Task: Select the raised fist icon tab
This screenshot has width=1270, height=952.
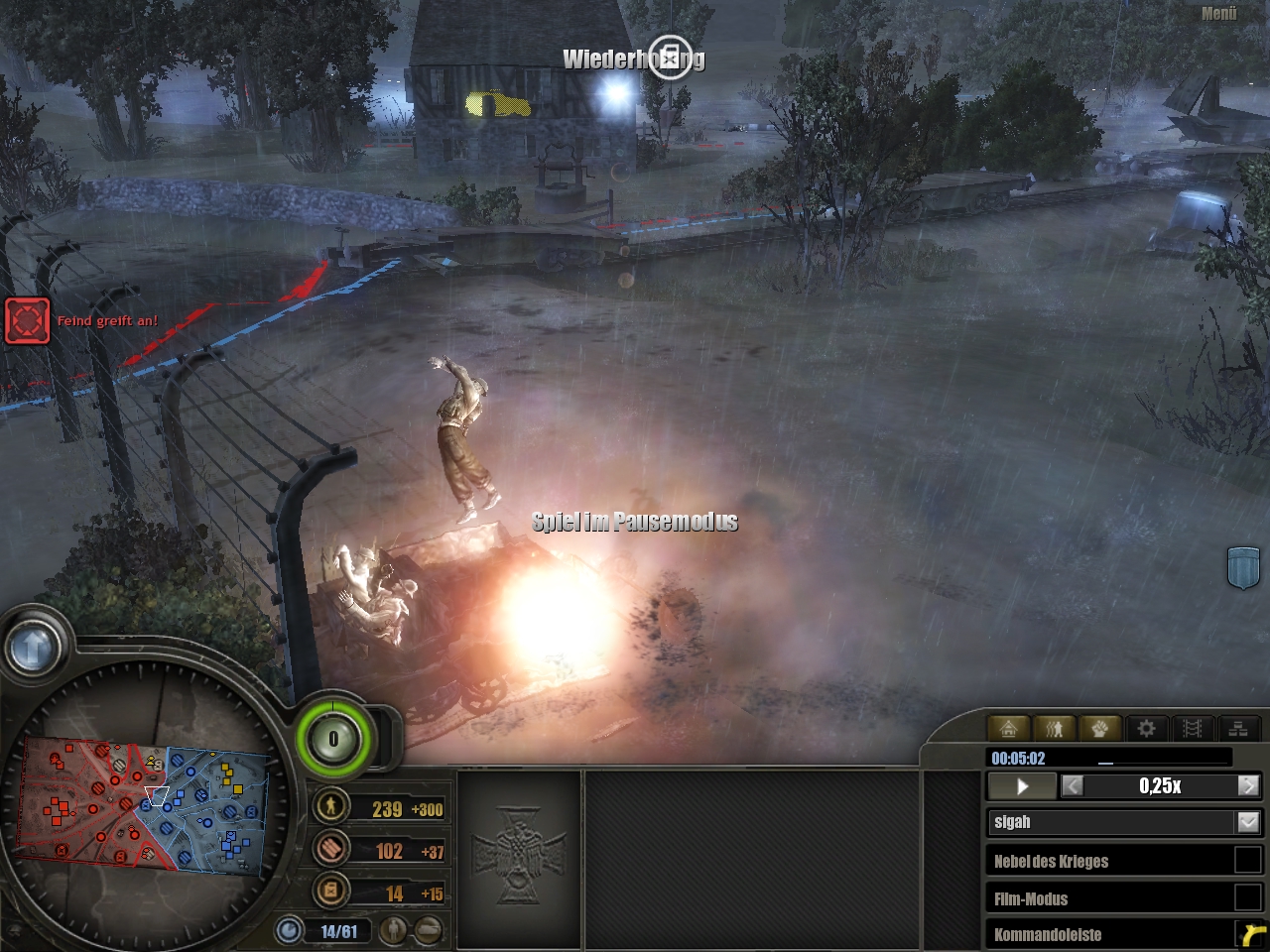Action: point(1100,729)
